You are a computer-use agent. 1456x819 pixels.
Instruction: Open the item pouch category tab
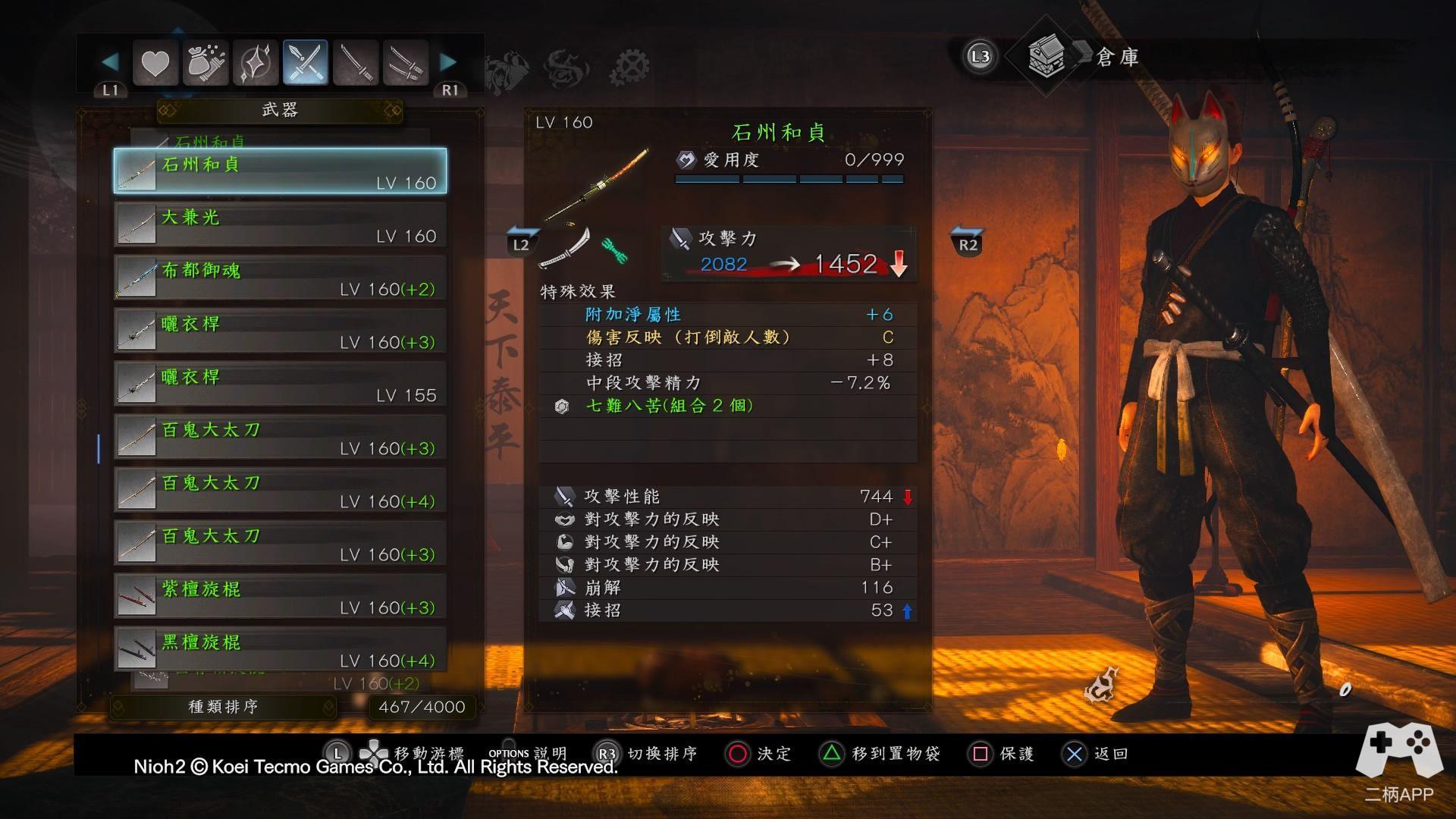click(206, 63)
